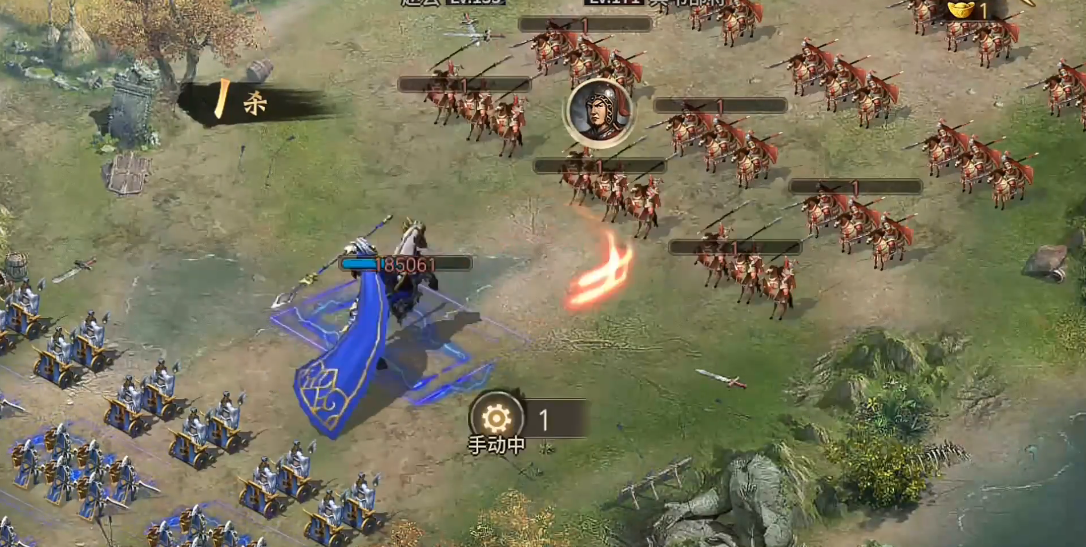Select the enemy general's round portrait
The width and height of the screenshot is (1086, 547).
598,113
